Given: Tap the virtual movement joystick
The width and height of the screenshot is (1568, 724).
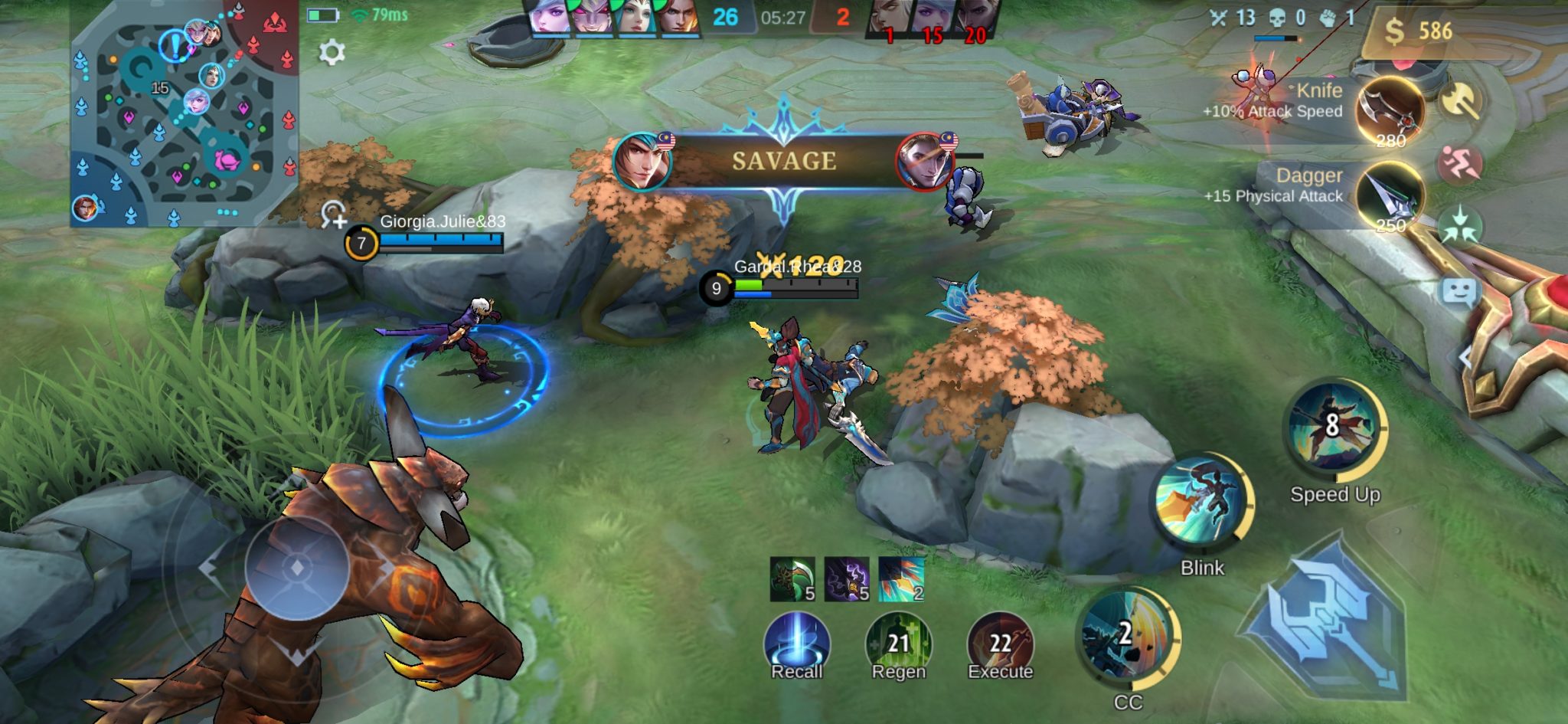Looking at the screenshot, I should tap(297, 568).
